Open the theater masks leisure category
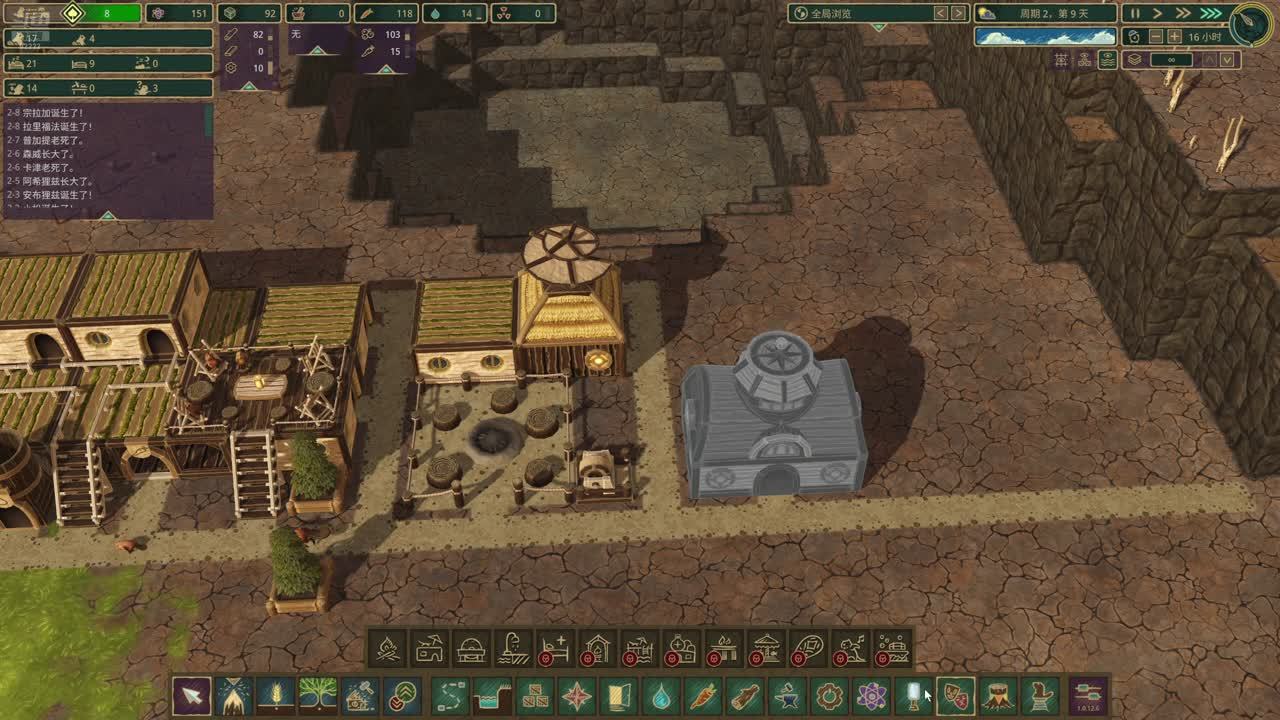This screenshot has height=720, width=1280. [x=955, y=695]
